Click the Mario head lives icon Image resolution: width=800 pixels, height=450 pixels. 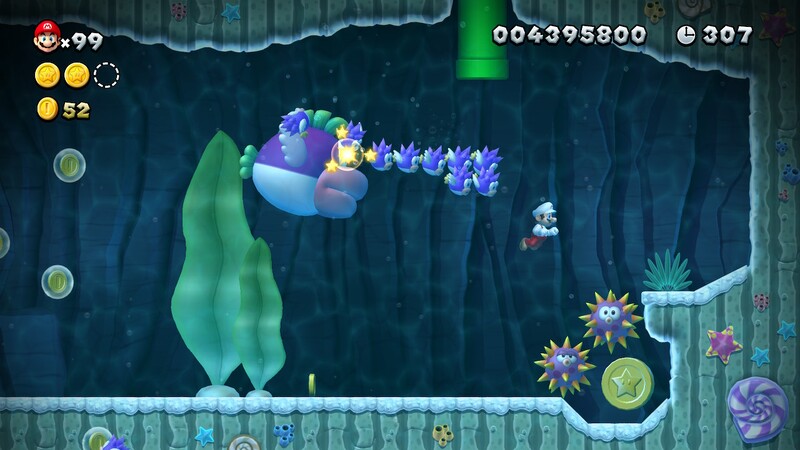point(46,38)
